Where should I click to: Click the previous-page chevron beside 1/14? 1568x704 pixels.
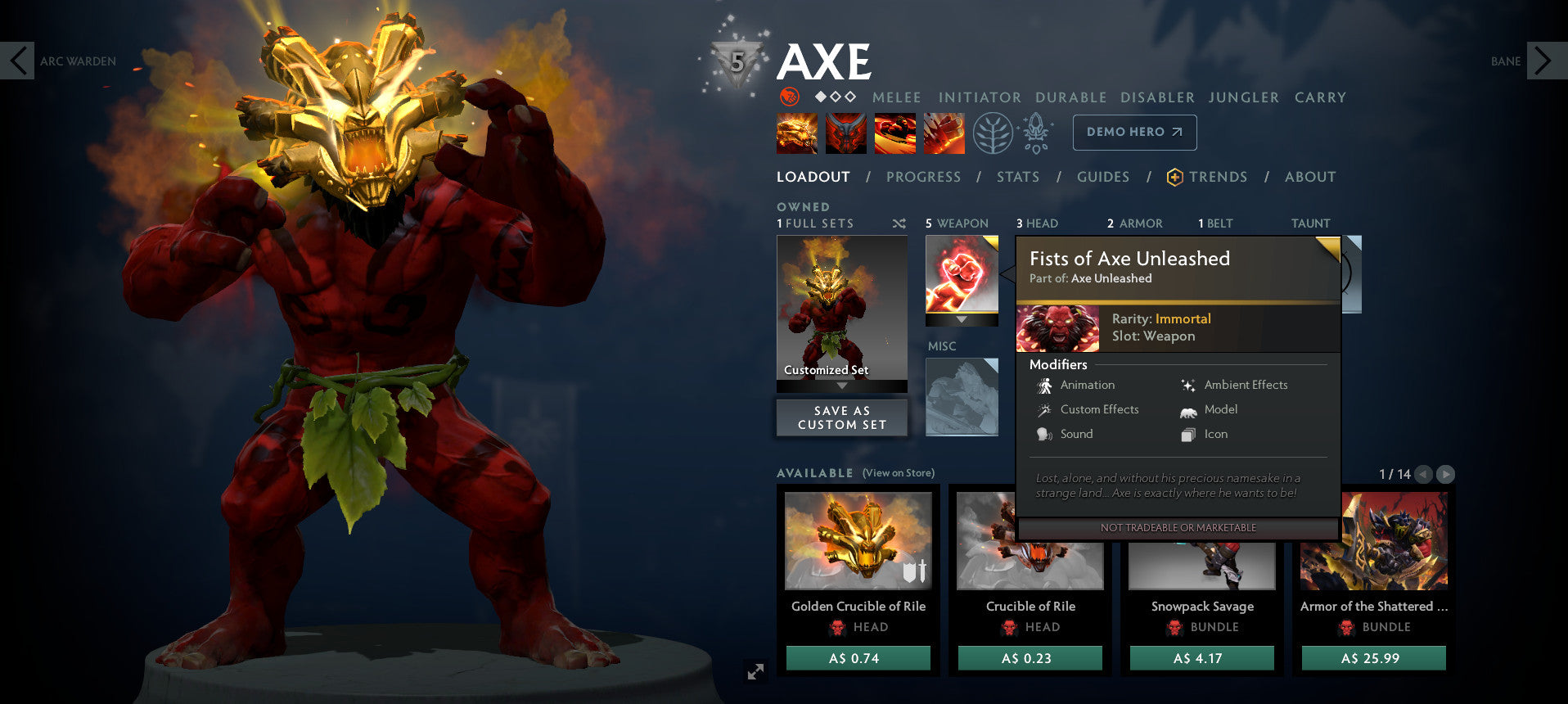pos(1423,473)
